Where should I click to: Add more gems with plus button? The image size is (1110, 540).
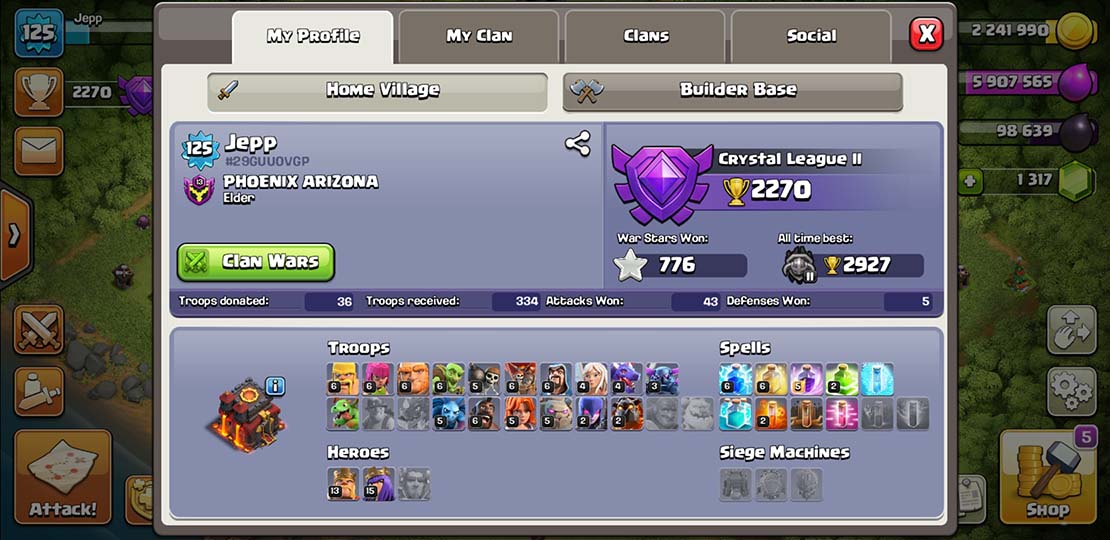[x=968, y=181]
